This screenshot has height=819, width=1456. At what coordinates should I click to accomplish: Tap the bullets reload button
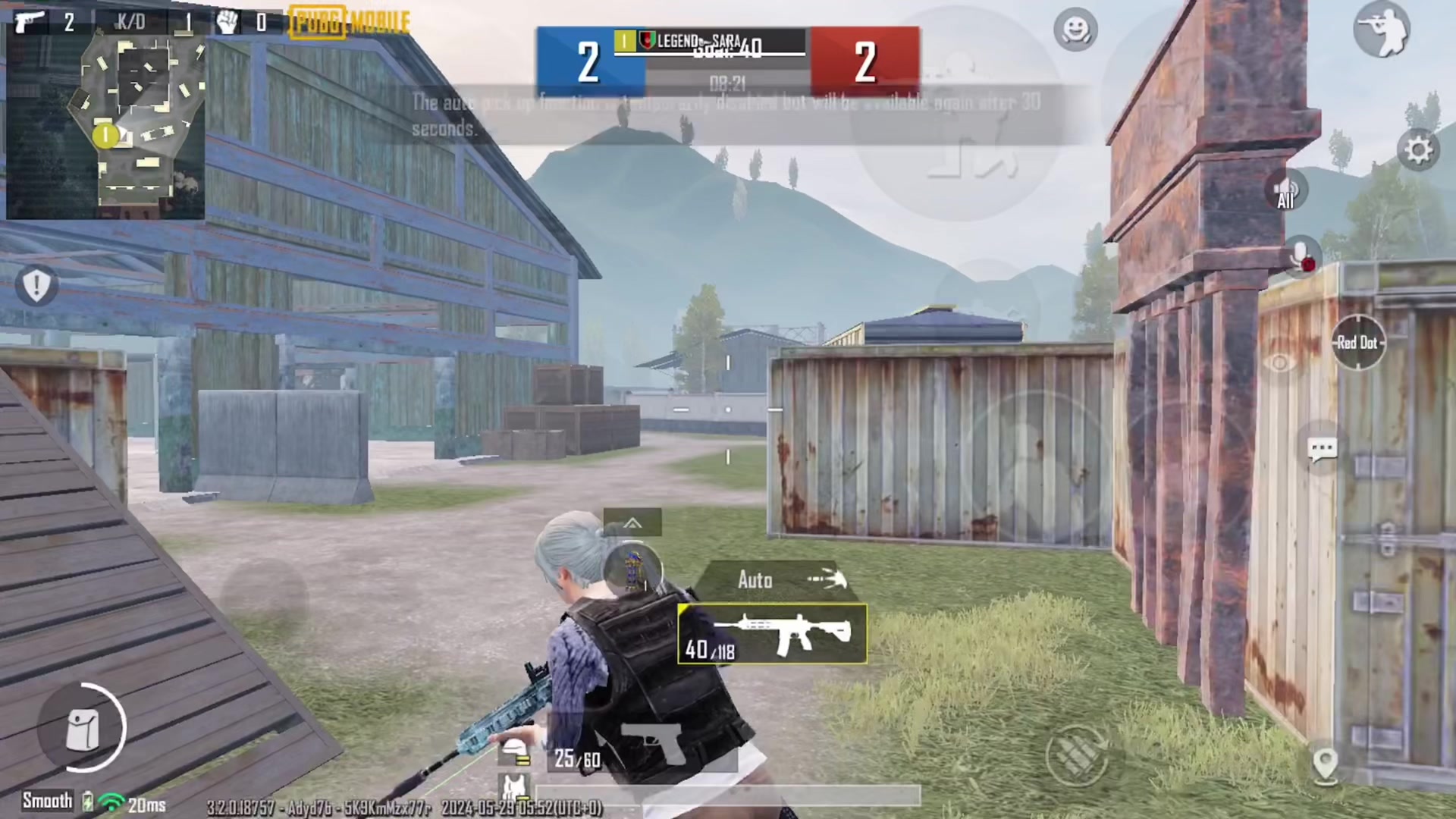coord(1077,753)
